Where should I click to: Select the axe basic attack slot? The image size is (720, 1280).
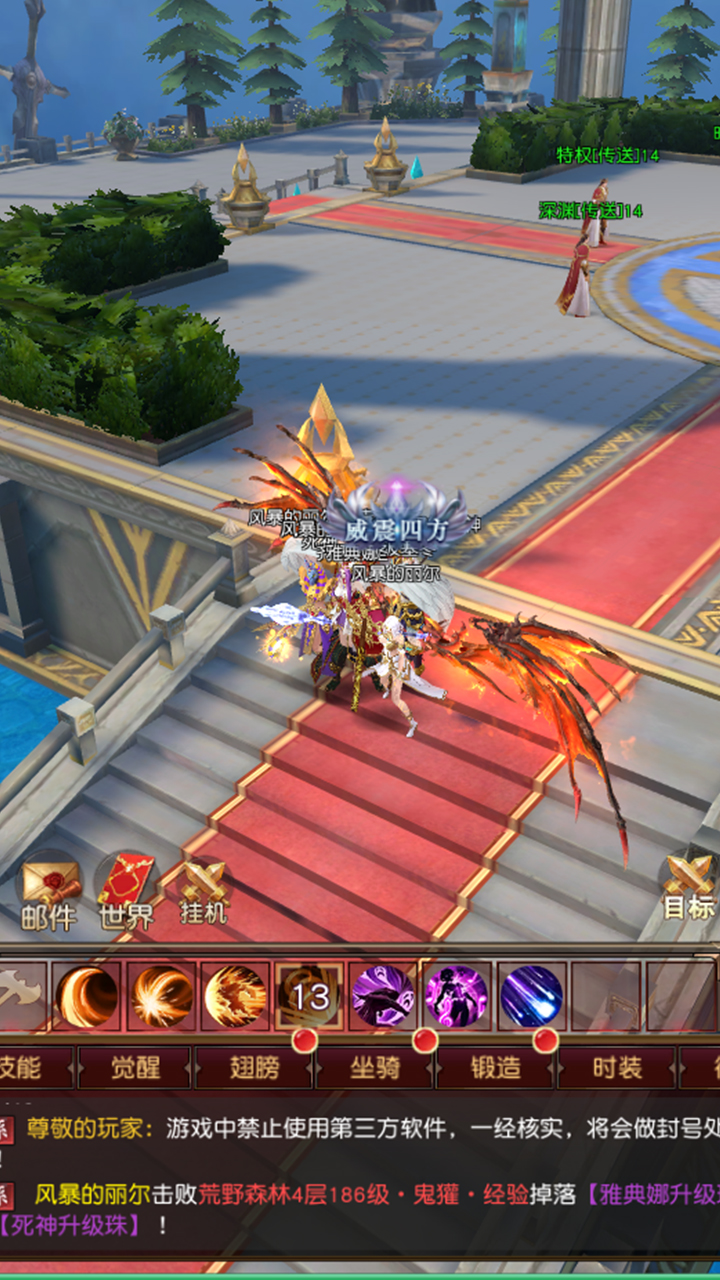pos(20,996)
